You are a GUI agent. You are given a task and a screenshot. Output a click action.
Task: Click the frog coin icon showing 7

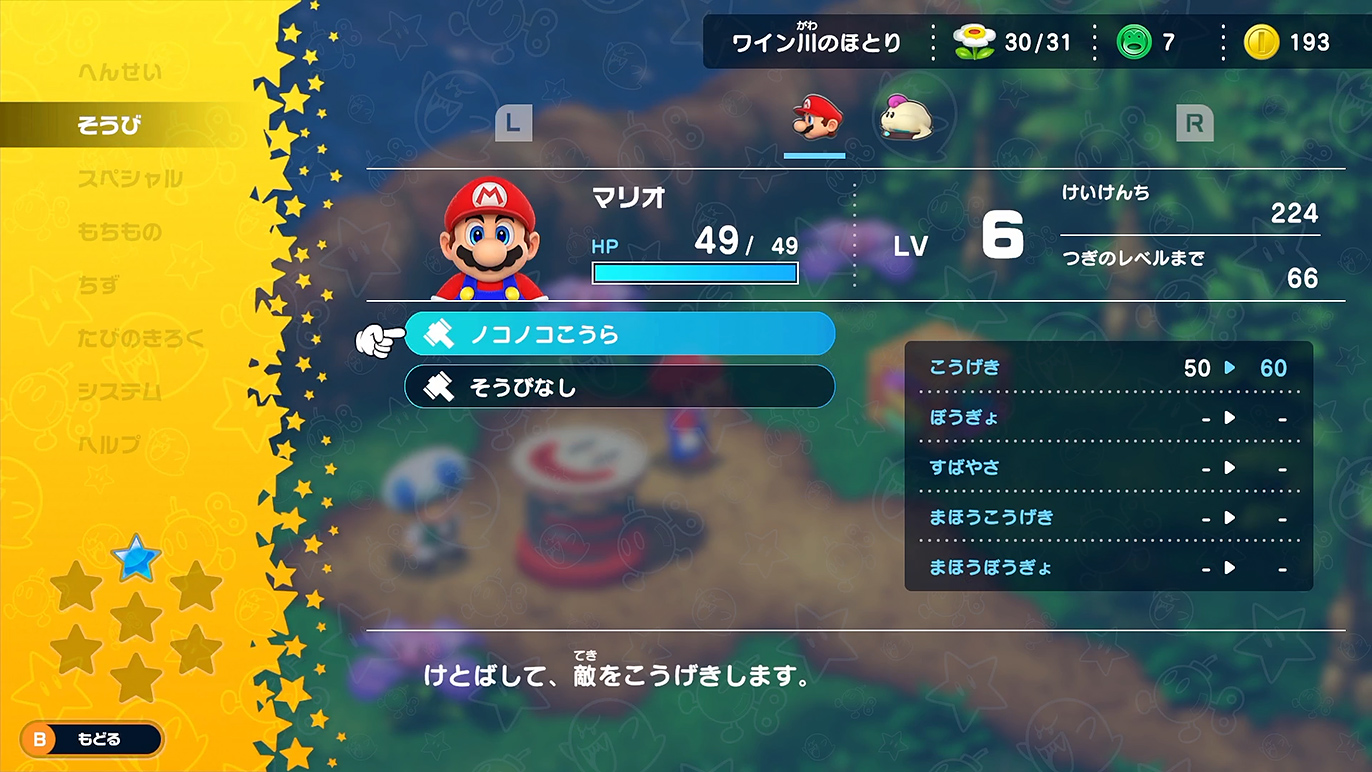(1135, 42)
